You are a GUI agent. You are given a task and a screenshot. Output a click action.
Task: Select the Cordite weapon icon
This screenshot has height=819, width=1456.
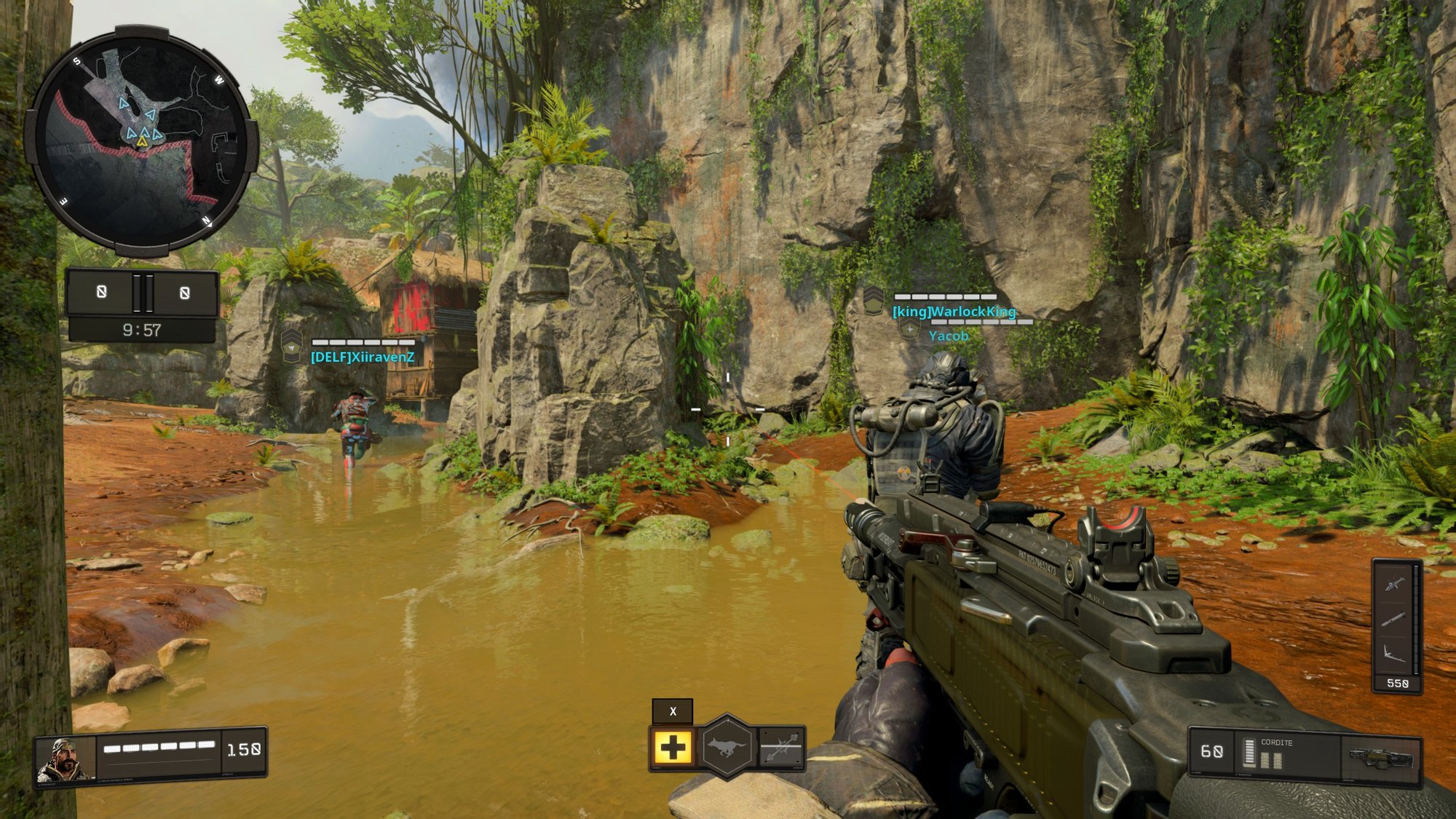pyautogui.click(x=1381, y=757)
